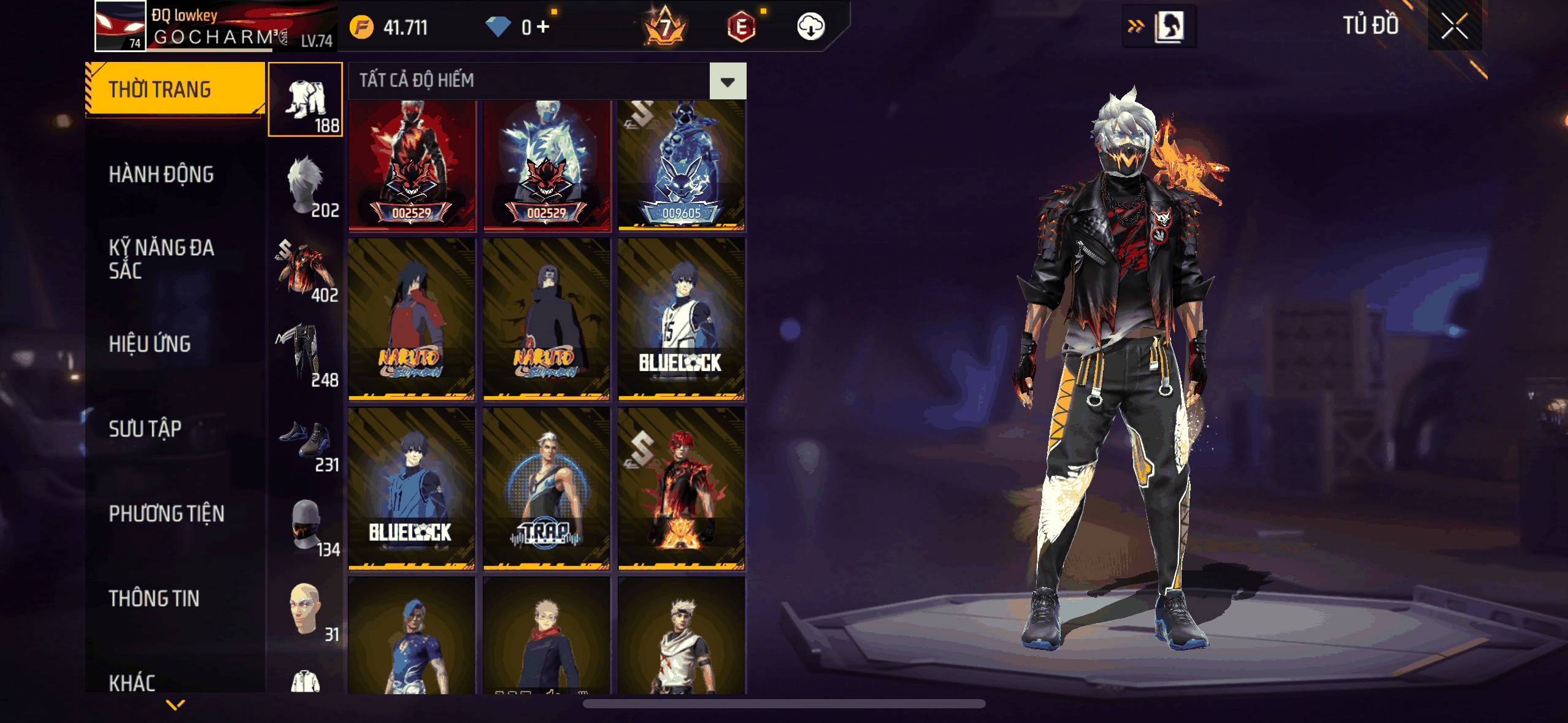1568x723 pixels.
Task: Equip the blue rabbit 009605 outfit
Action: tap(682, 166)
